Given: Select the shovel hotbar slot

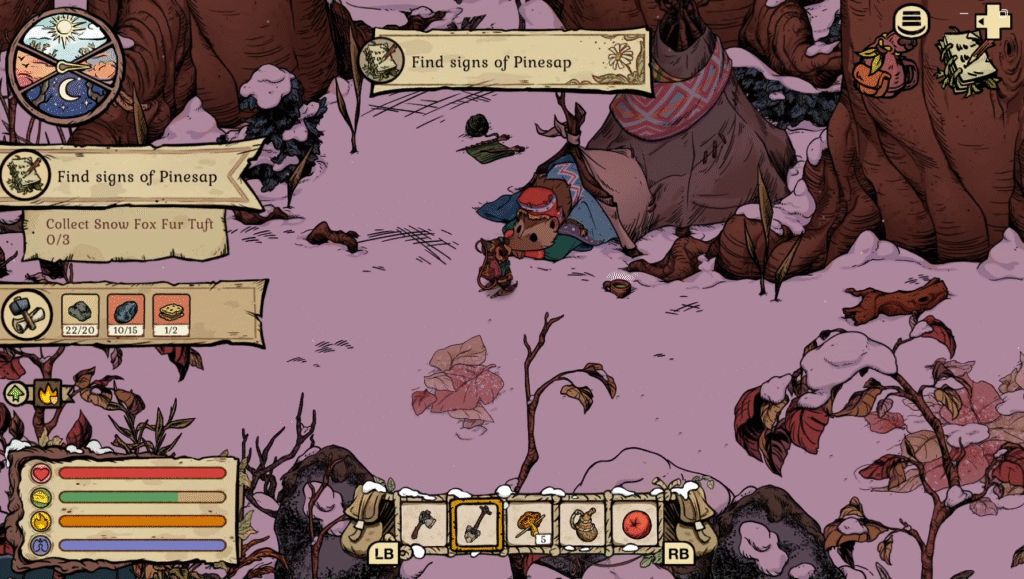Looking at the screenshot, I should pyautogui.click(x=475, y=523).
